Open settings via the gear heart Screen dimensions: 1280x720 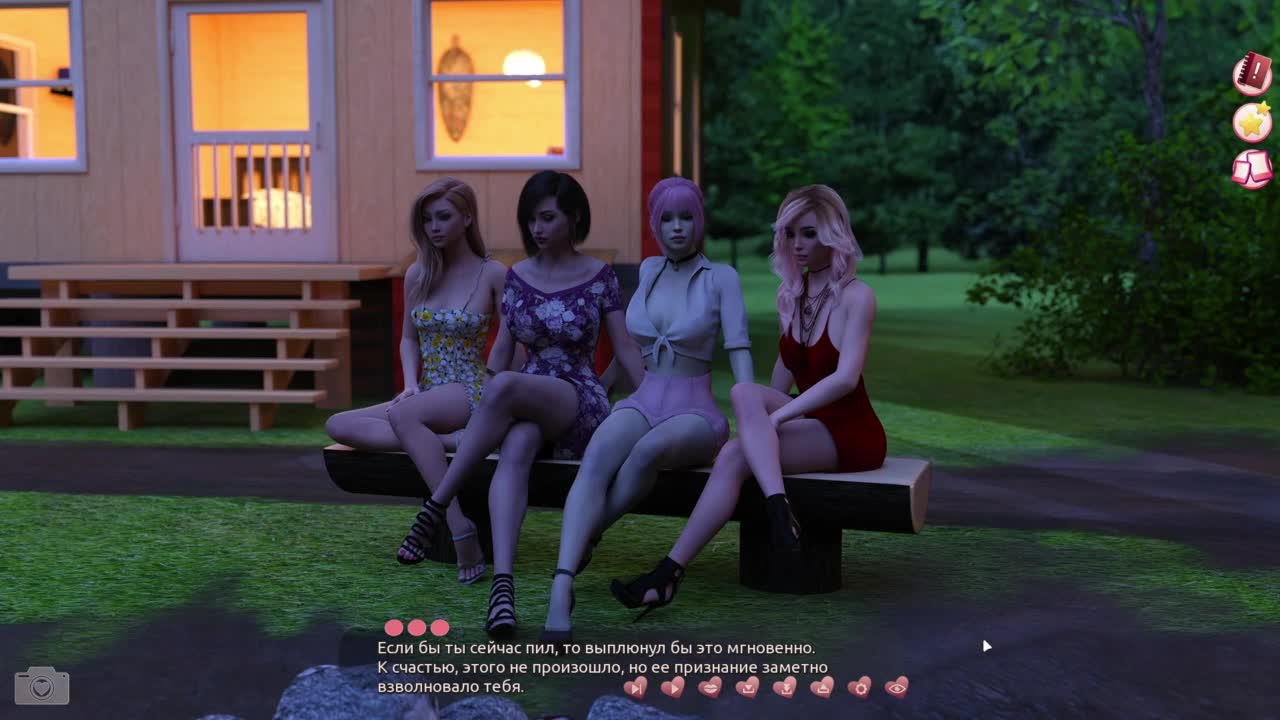point(859,687)
